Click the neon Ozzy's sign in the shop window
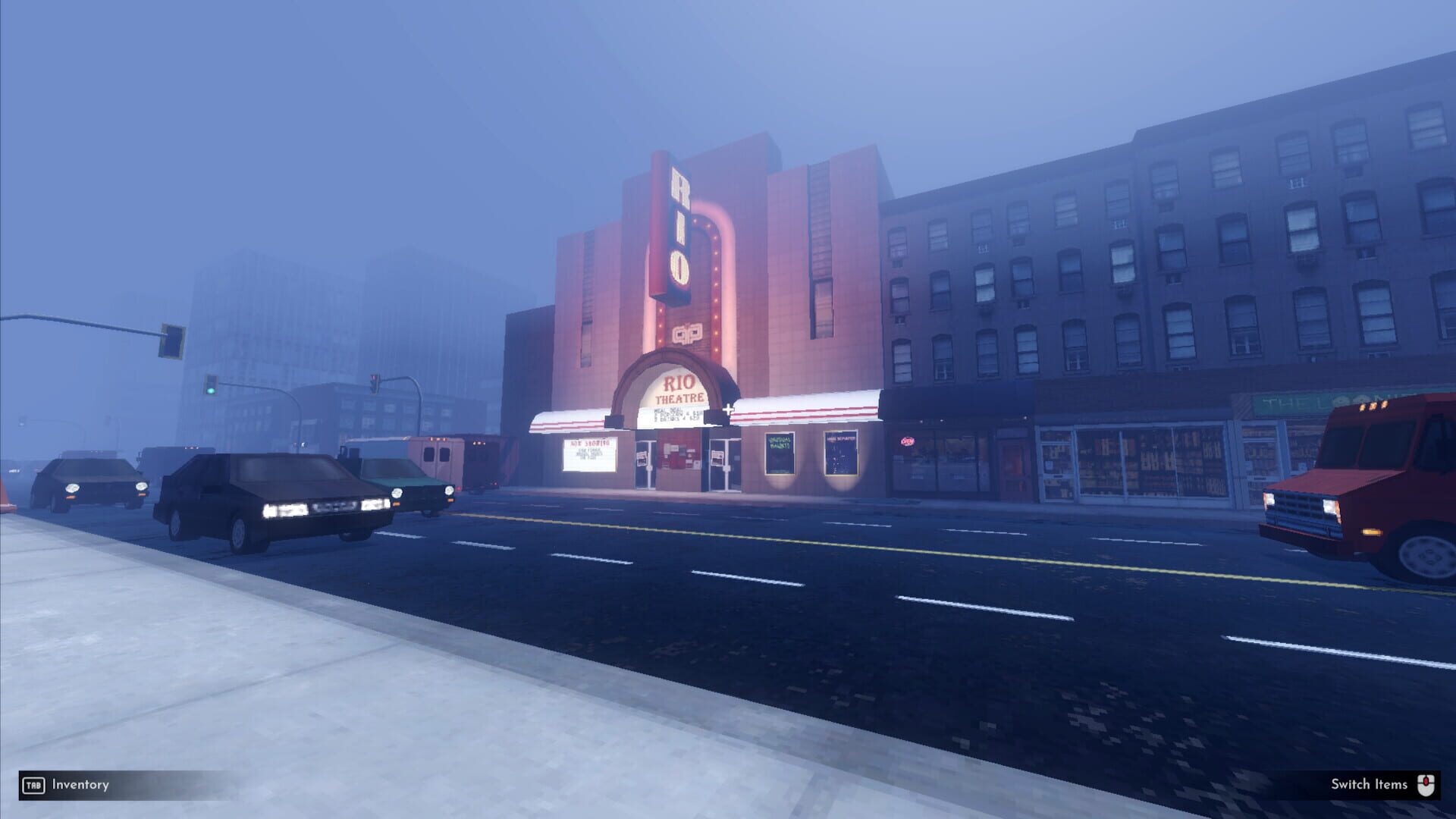 click(x=907, y=441)
